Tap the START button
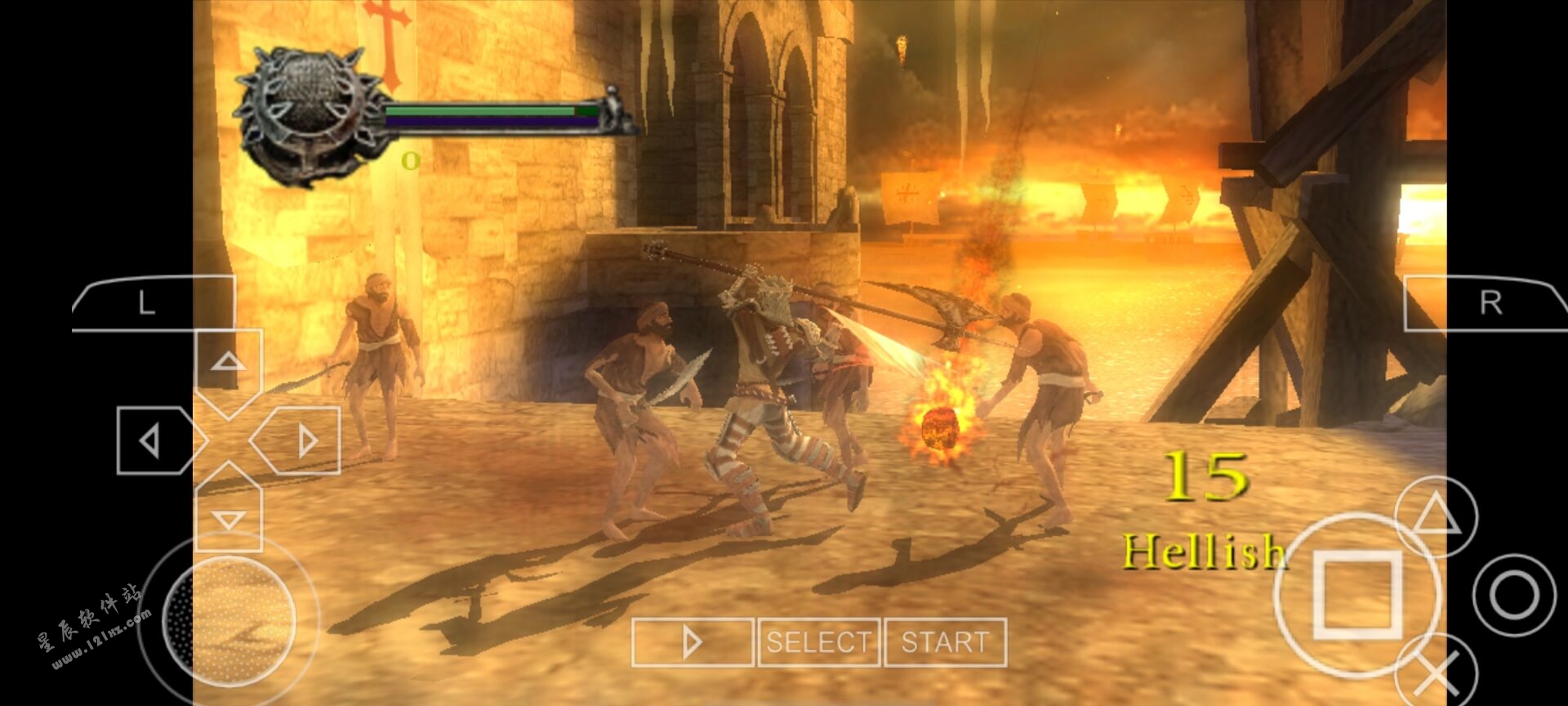 (x=945, y=642)
